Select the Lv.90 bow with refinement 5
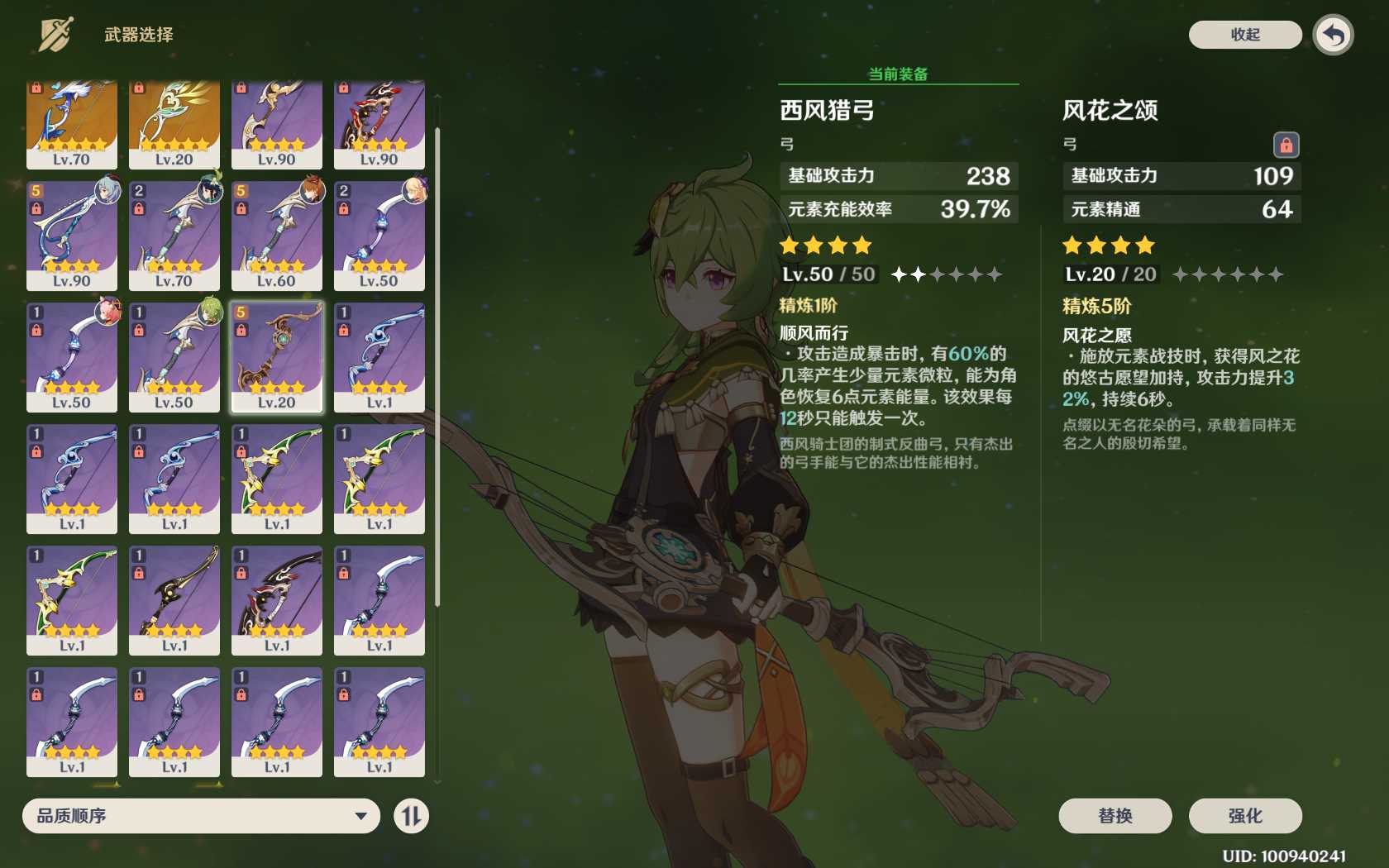 click(72, 236)
